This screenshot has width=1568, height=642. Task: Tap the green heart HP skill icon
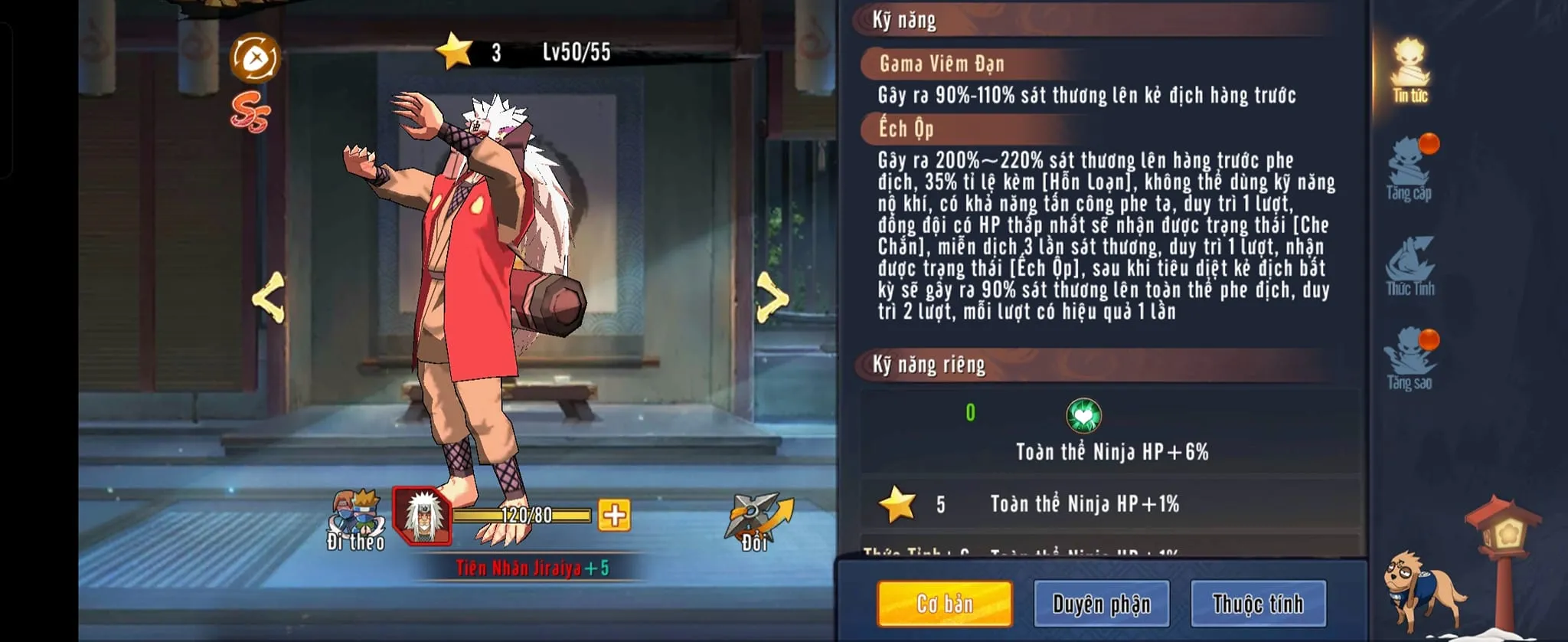1083,416
